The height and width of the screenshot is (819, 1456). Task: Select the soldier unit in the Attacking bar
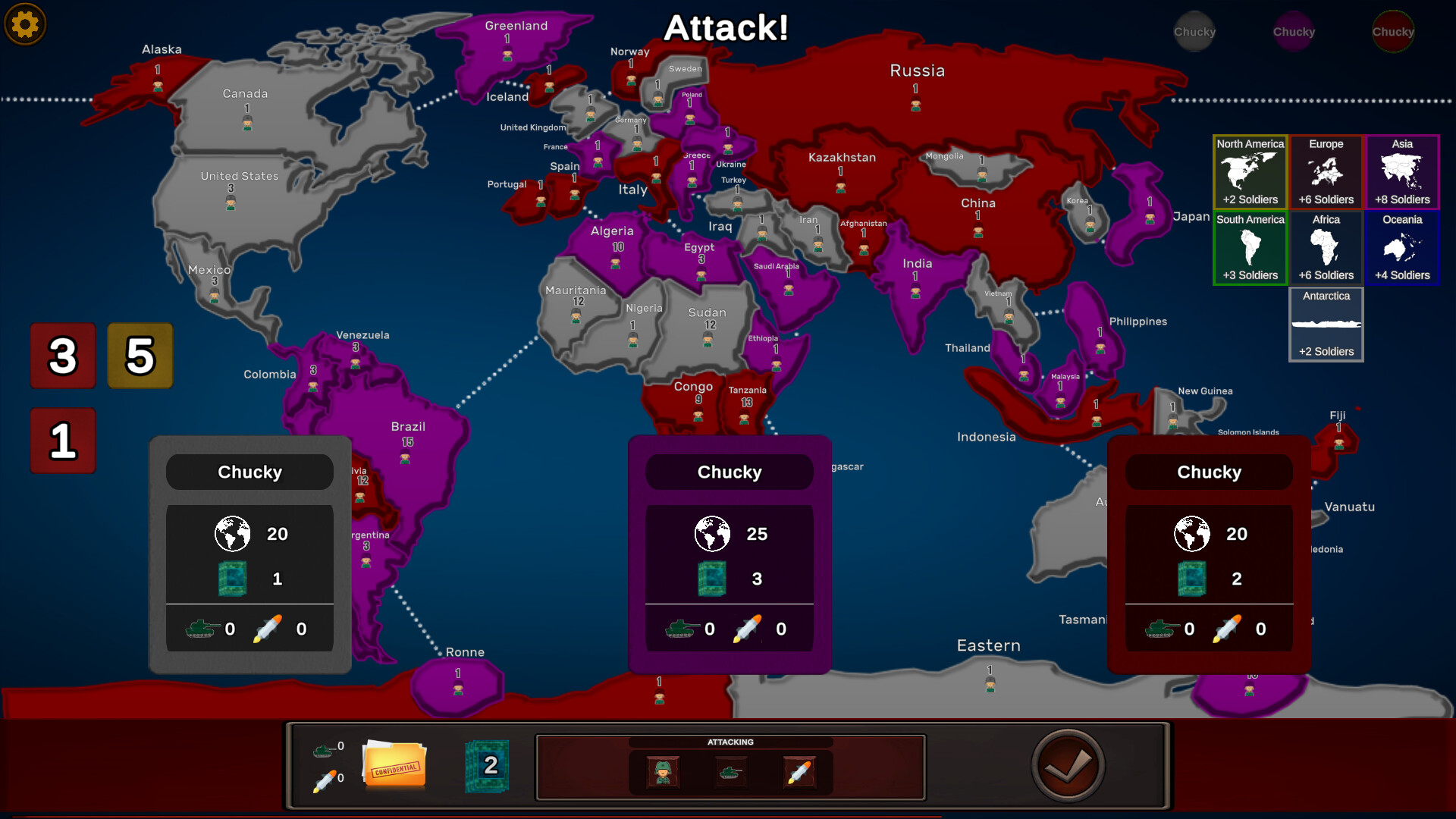pyautogui.click(x=661, y=772)
